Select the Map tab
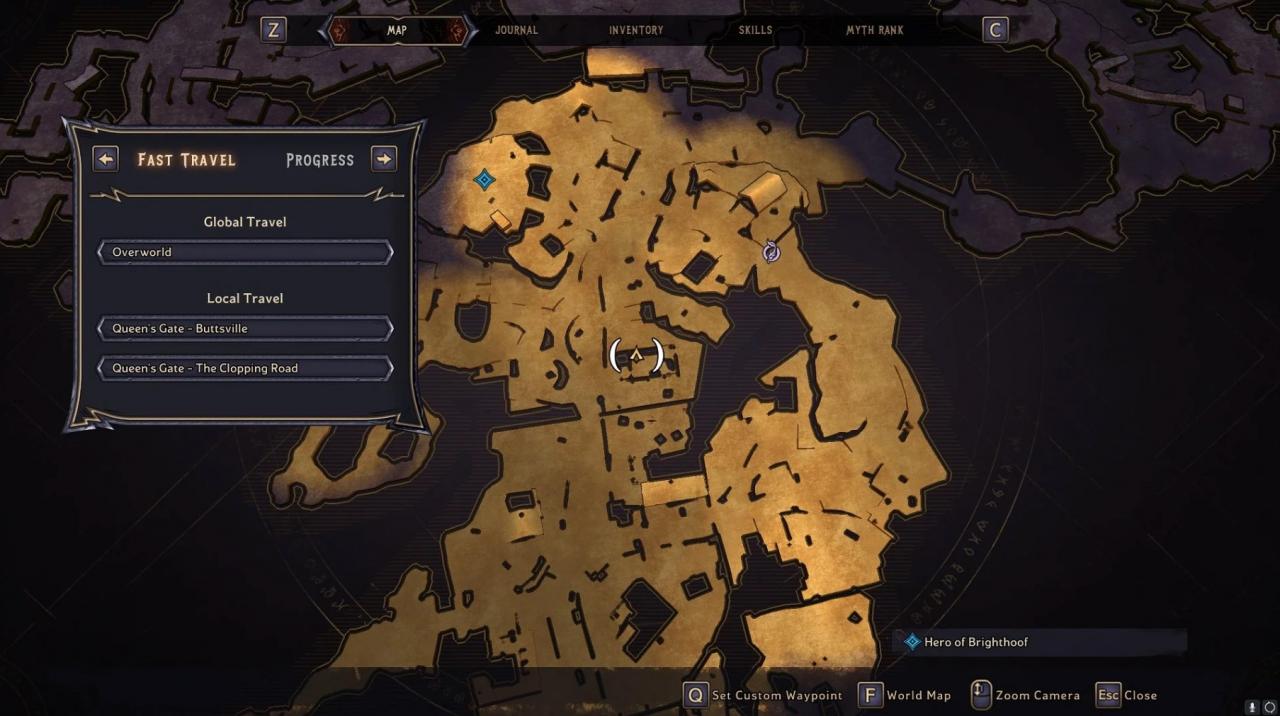 [397, 30]
